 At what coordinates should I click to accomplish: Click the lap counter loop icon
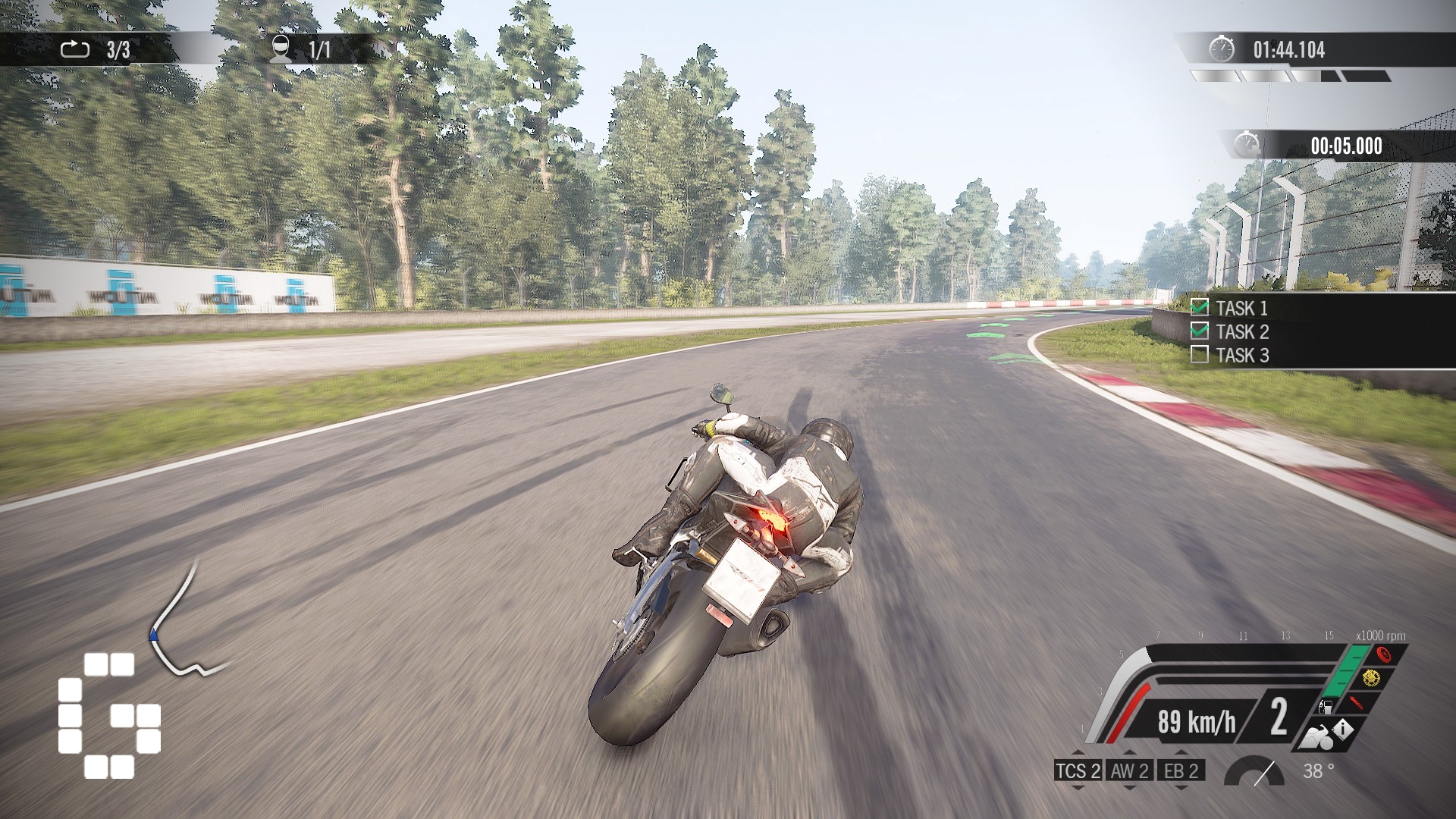(x=74, y=50)
